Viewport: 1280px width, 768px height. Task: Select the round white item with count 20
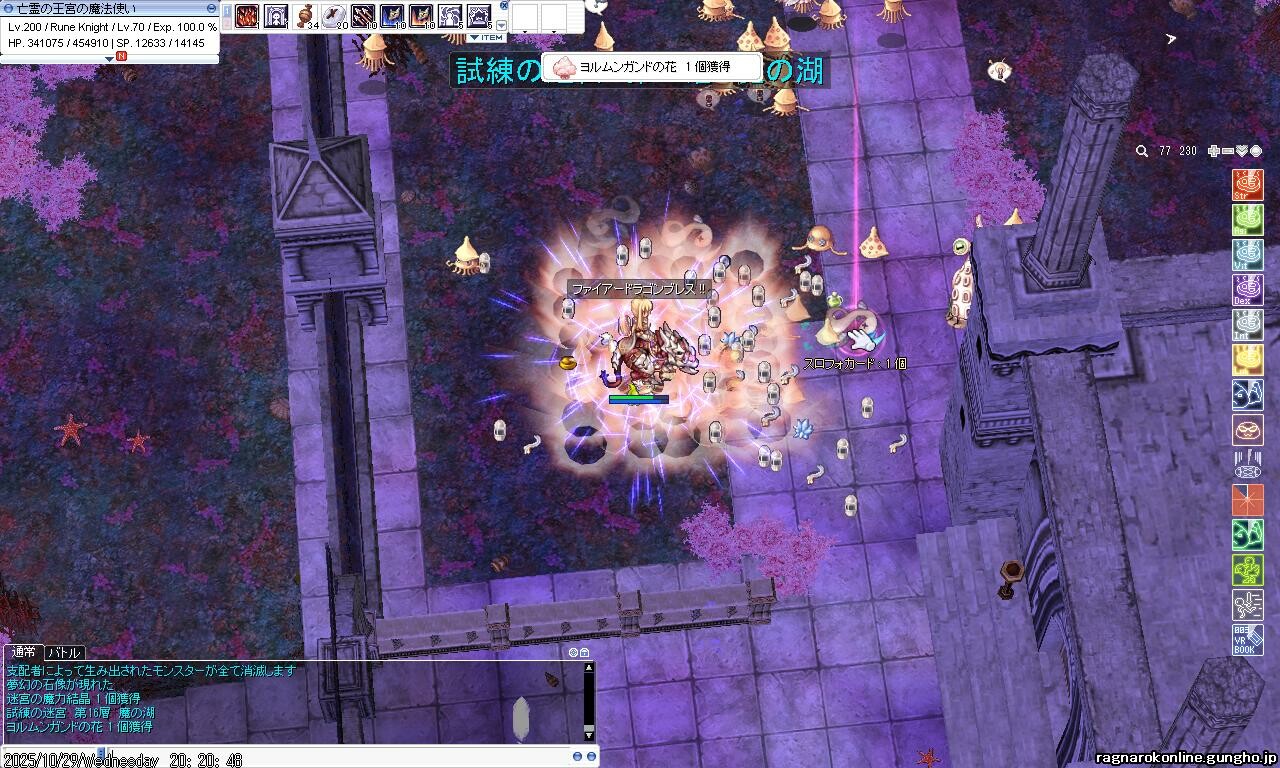(x=334, y=17)
